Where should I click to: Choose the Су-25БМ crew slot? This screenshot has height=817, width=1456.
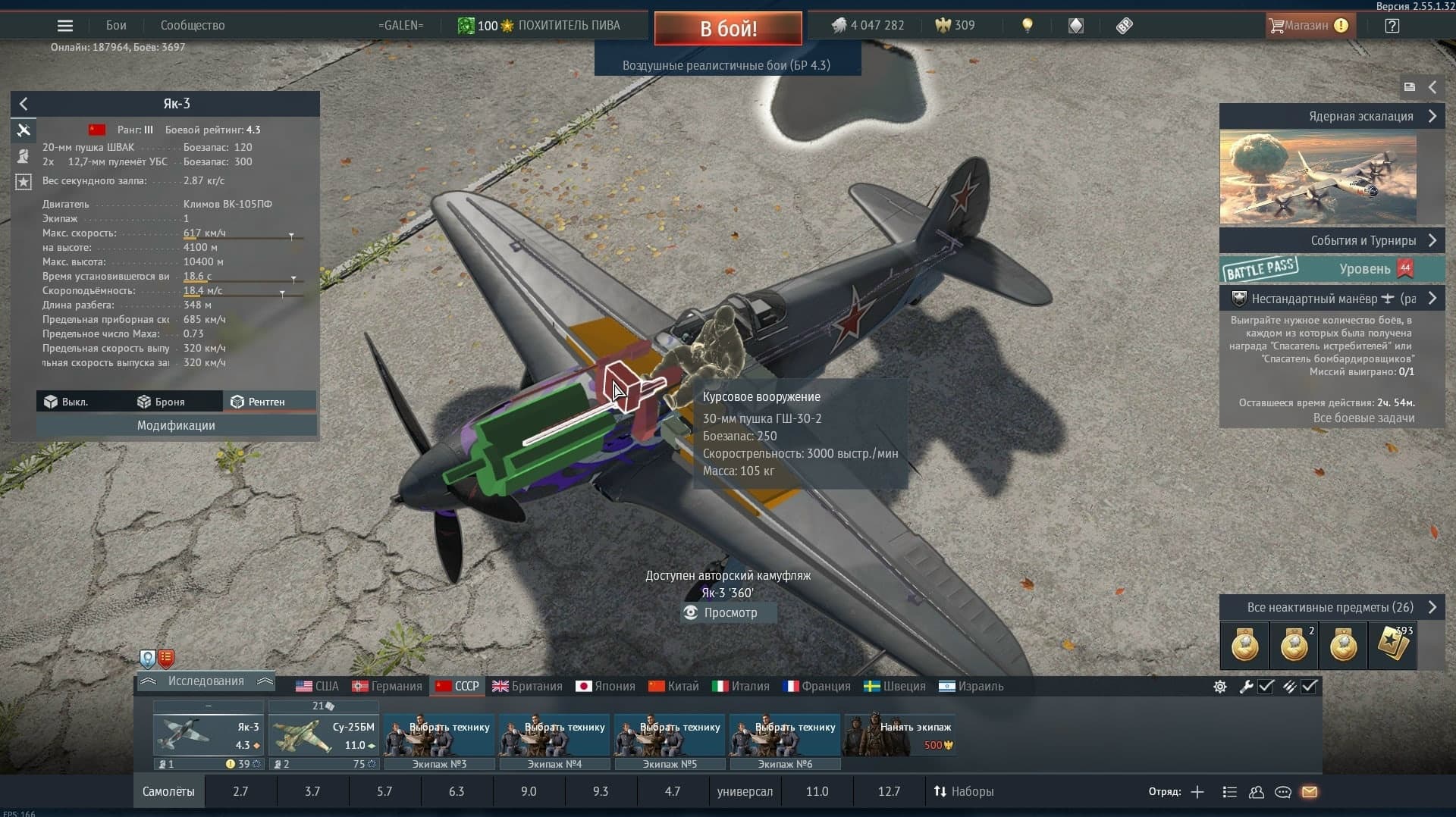(323, 735)
